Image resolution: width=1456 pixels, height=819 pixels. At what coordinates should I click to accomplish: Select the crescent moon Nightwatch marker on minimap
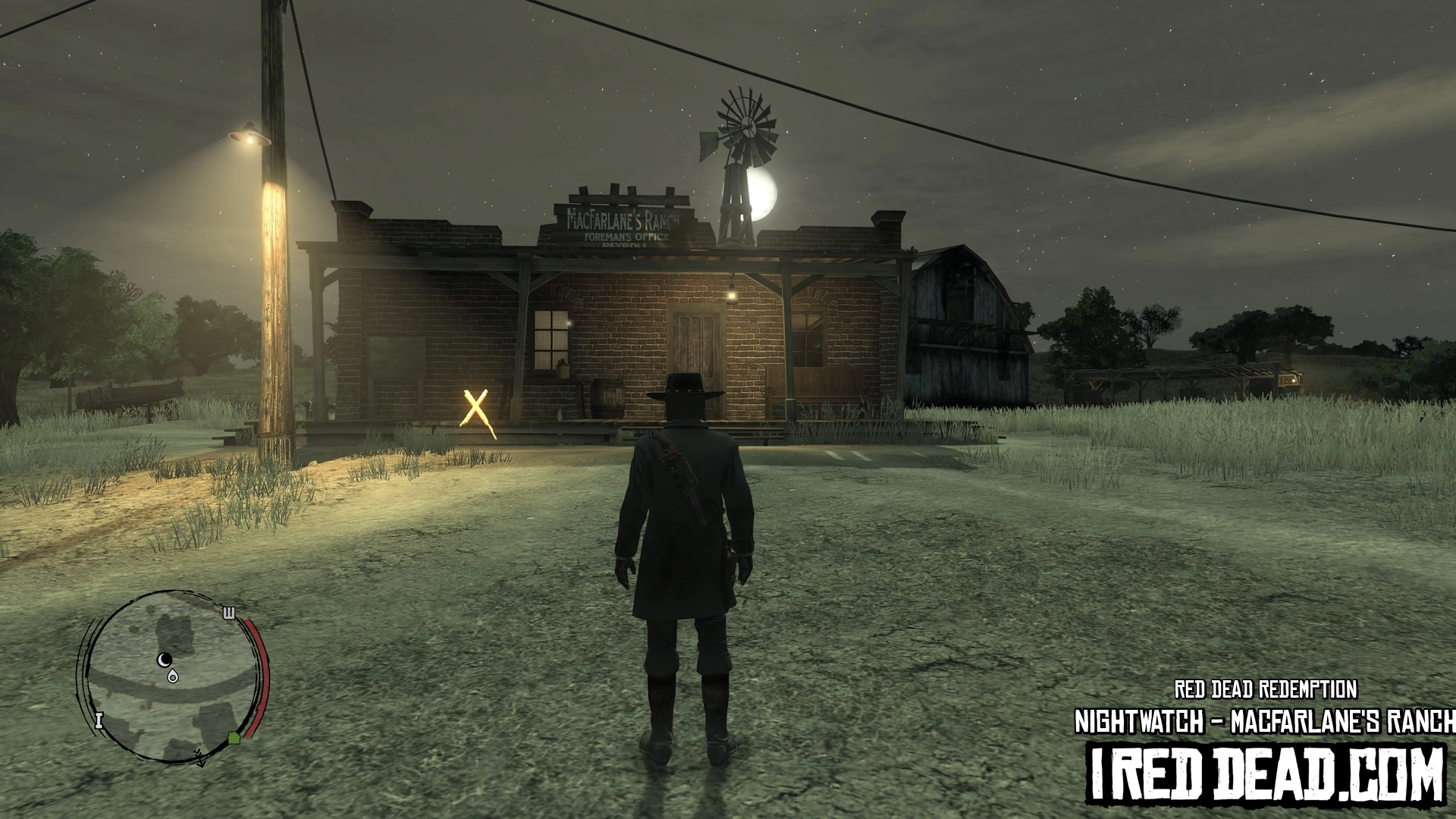[165, 659]
